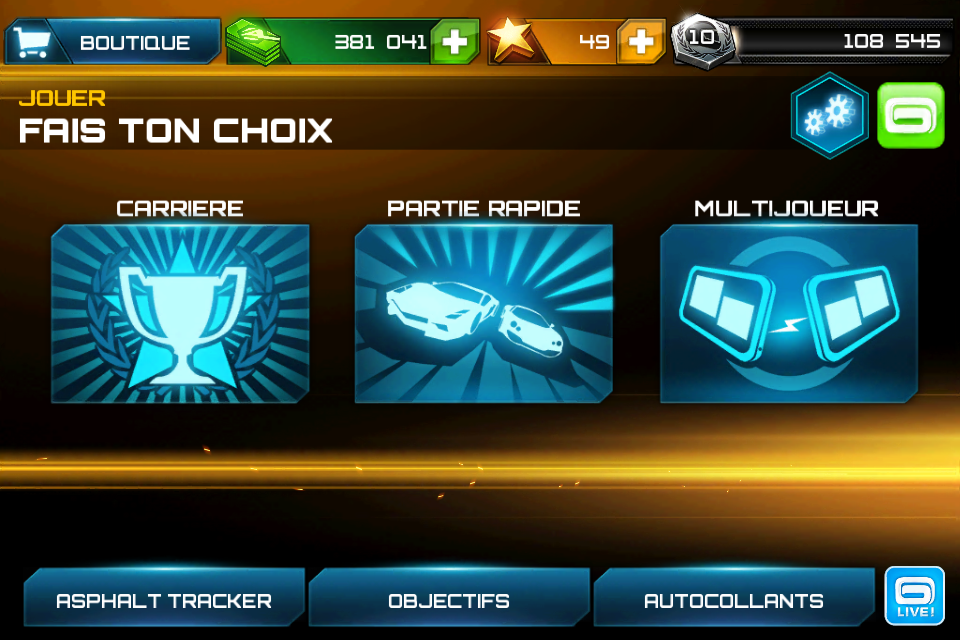960x640 pixels.
Task: Start the Multijoueur mode
Action: 788,313
